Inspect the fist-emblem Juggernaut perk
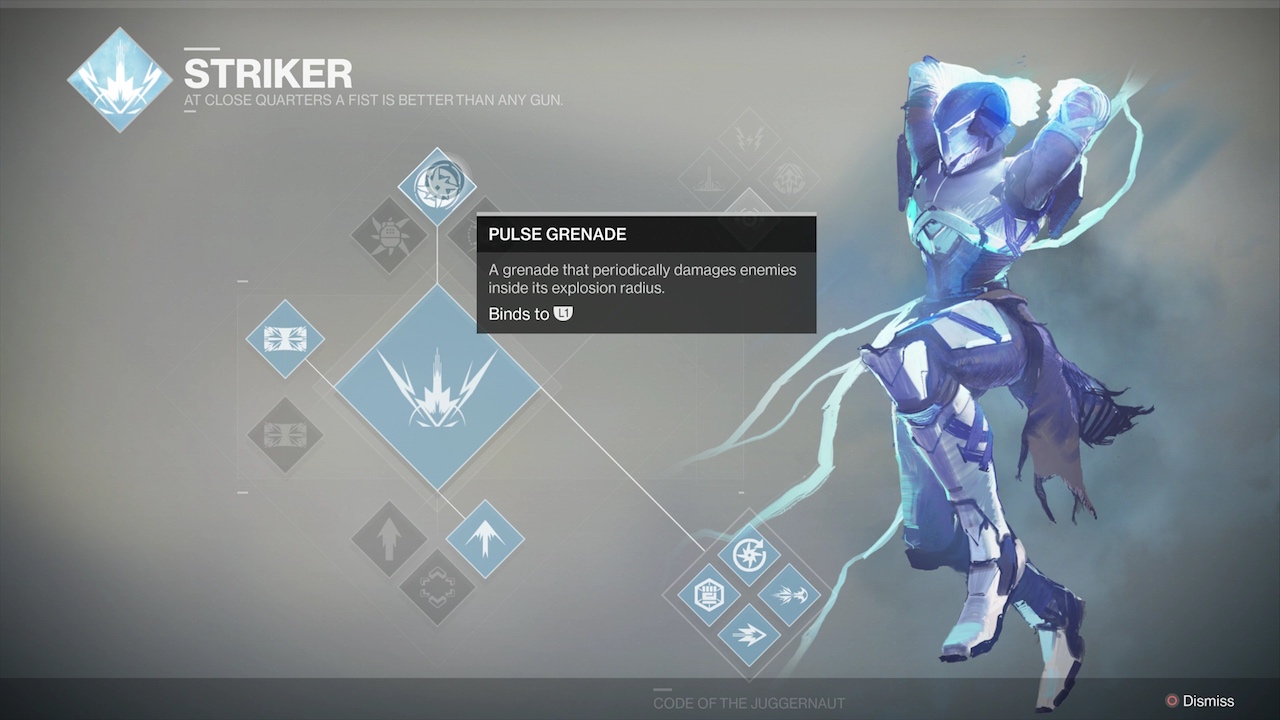Image resolution: width=1280 pixels, height=720 pixels. (x=709, y=595)
